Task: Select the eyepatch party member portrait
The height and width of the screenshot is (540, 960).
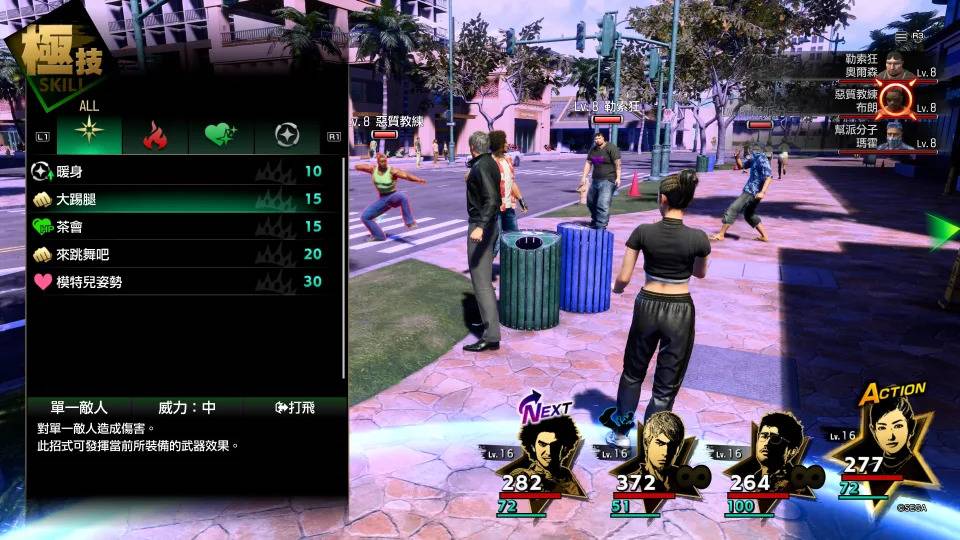Action: click(772, 455)
